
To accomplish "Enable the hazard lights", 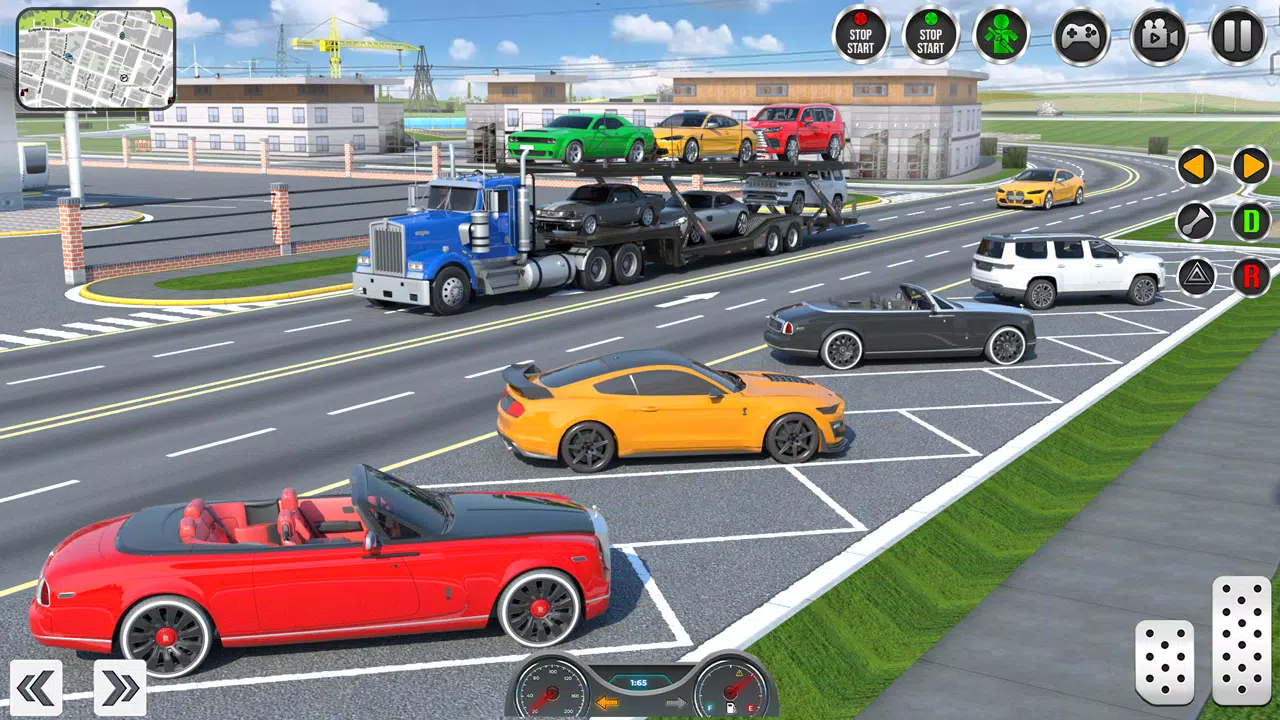I will (1196, 277).
